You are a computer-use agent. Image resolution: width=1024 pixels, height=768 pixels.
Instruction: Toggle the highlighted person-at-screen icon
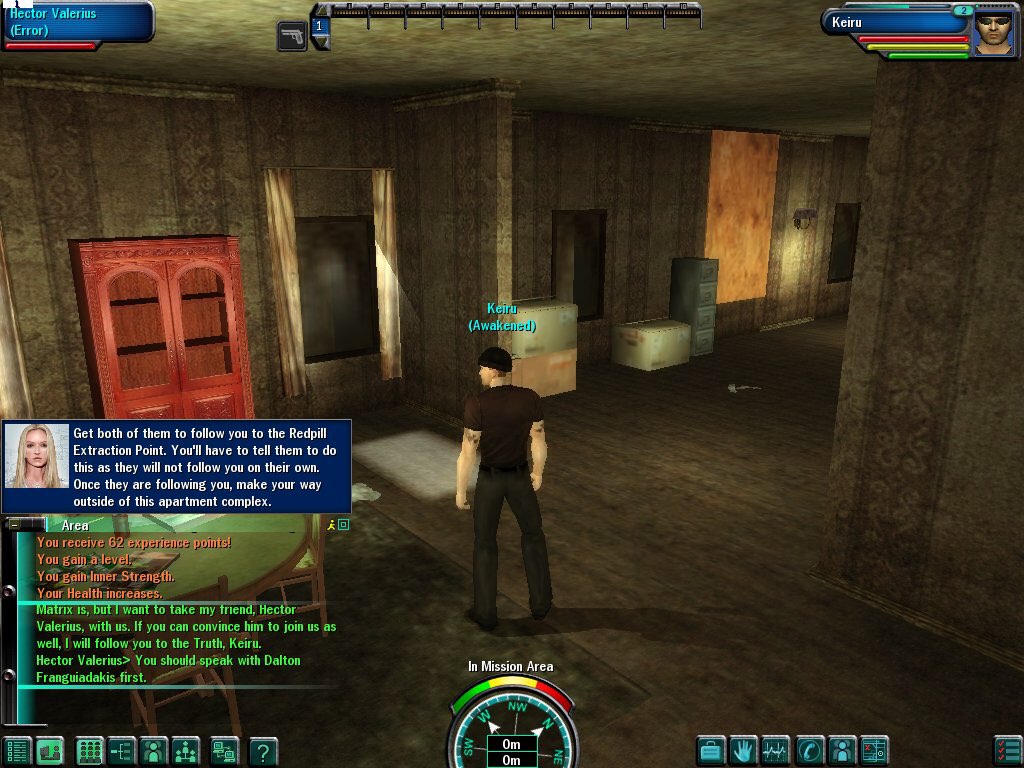tap(49, 751)
